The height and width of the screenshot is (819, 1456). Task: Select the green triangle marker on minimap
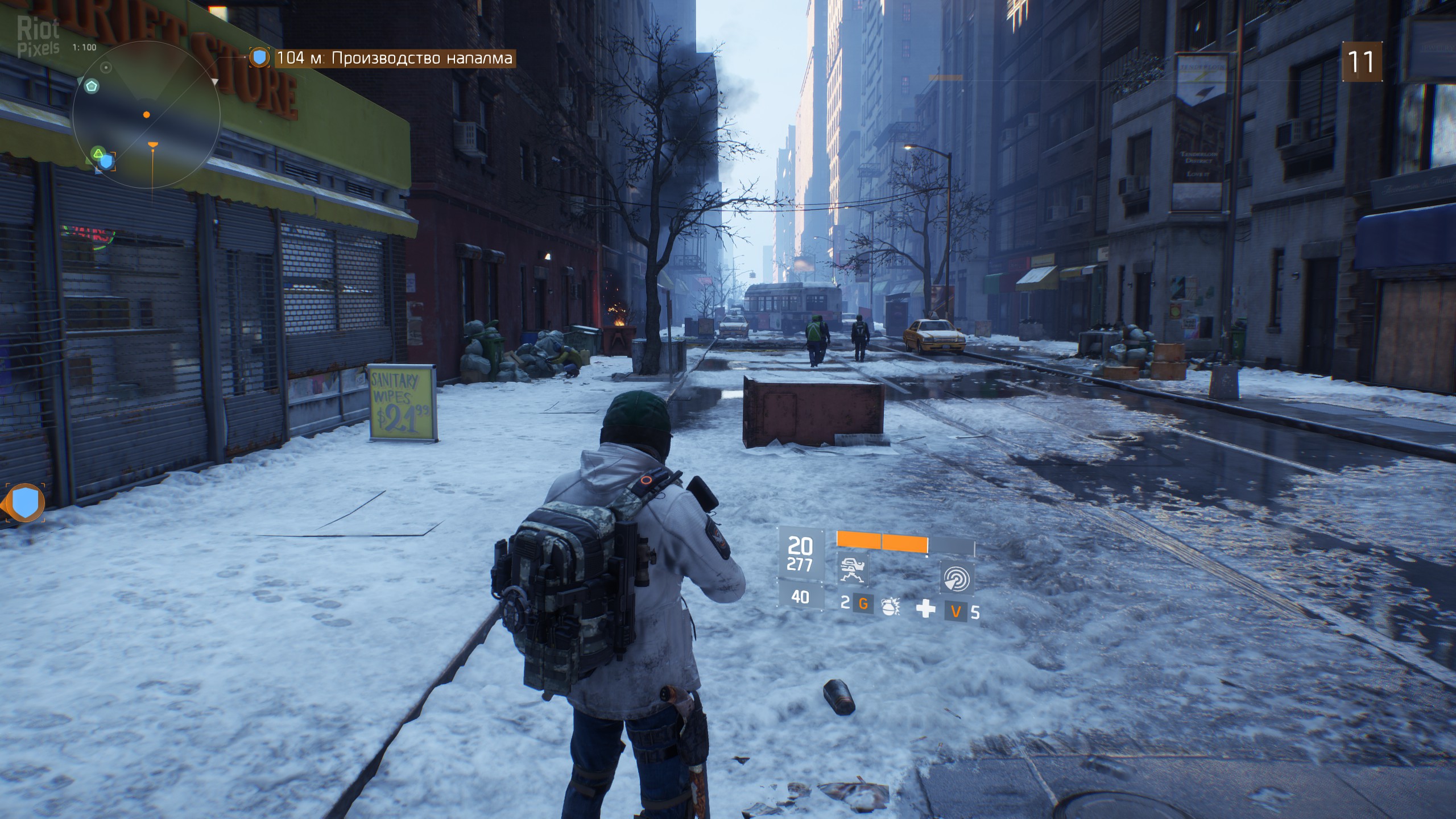click(x=98, y=152)
